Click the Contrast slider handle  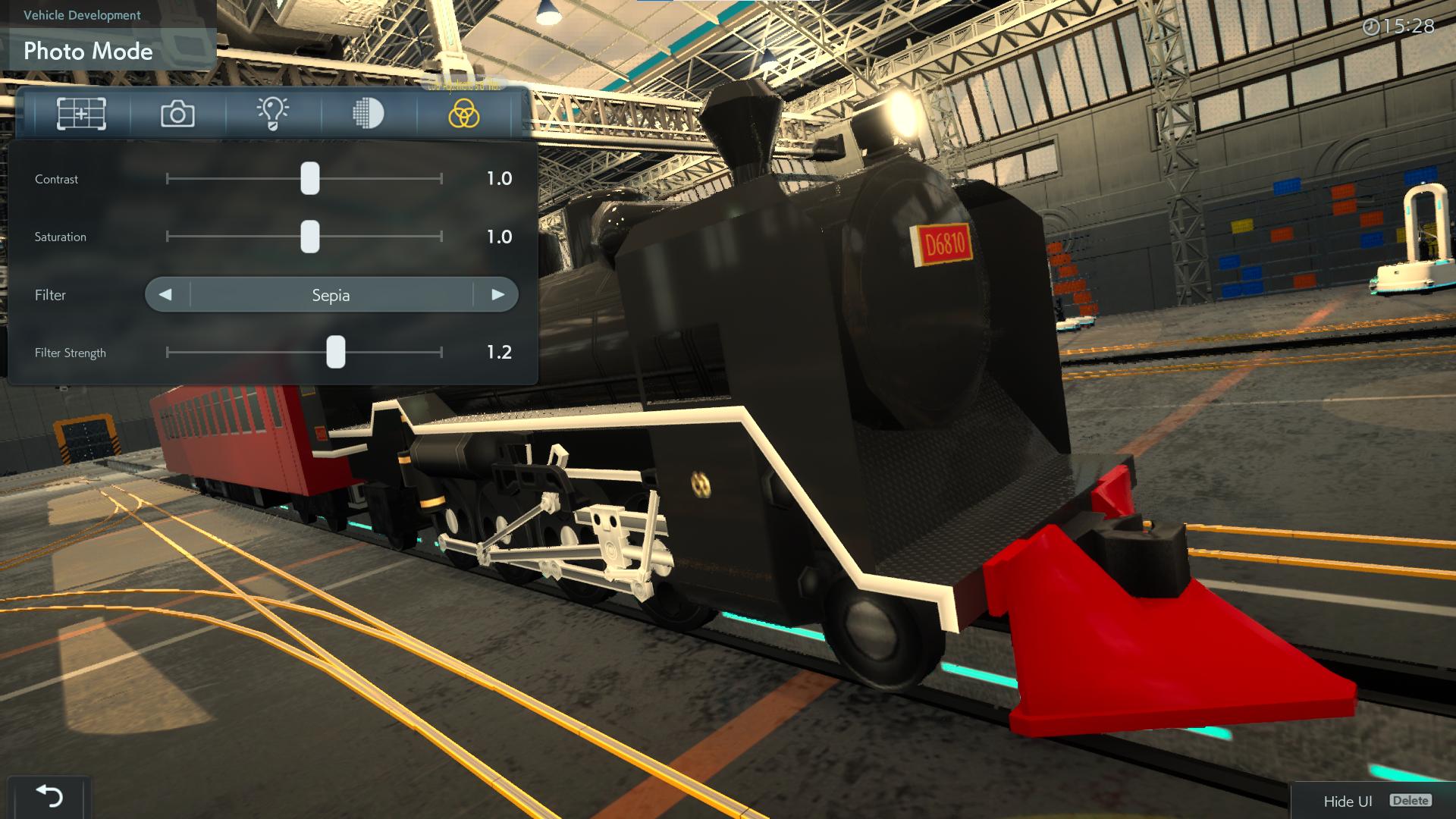[x=309, y=179]
